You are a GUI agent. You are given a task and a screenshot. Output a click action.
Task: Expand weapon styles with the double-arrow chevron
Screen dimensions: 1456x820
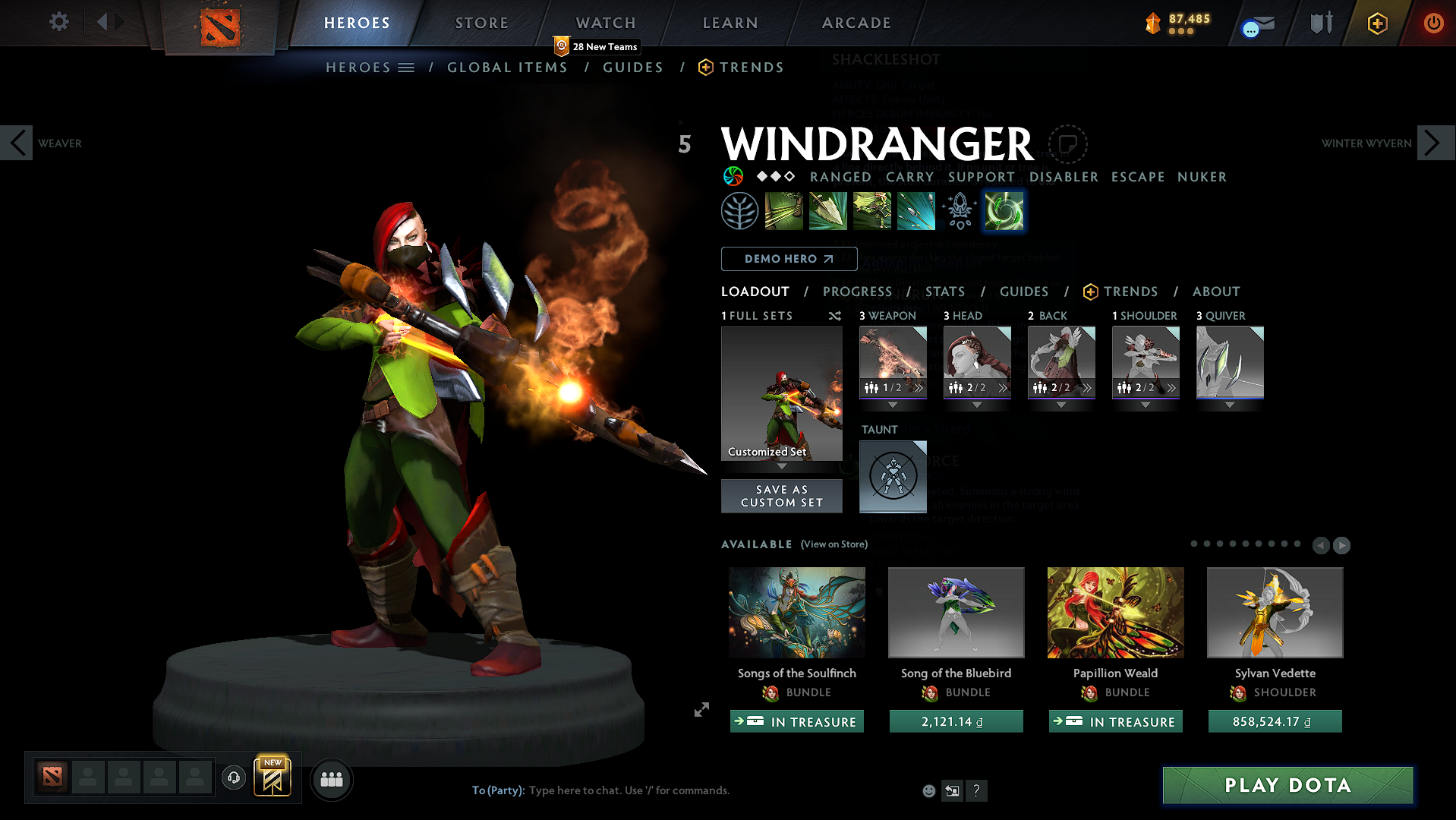pyautogui.click(x=920, y=388)
